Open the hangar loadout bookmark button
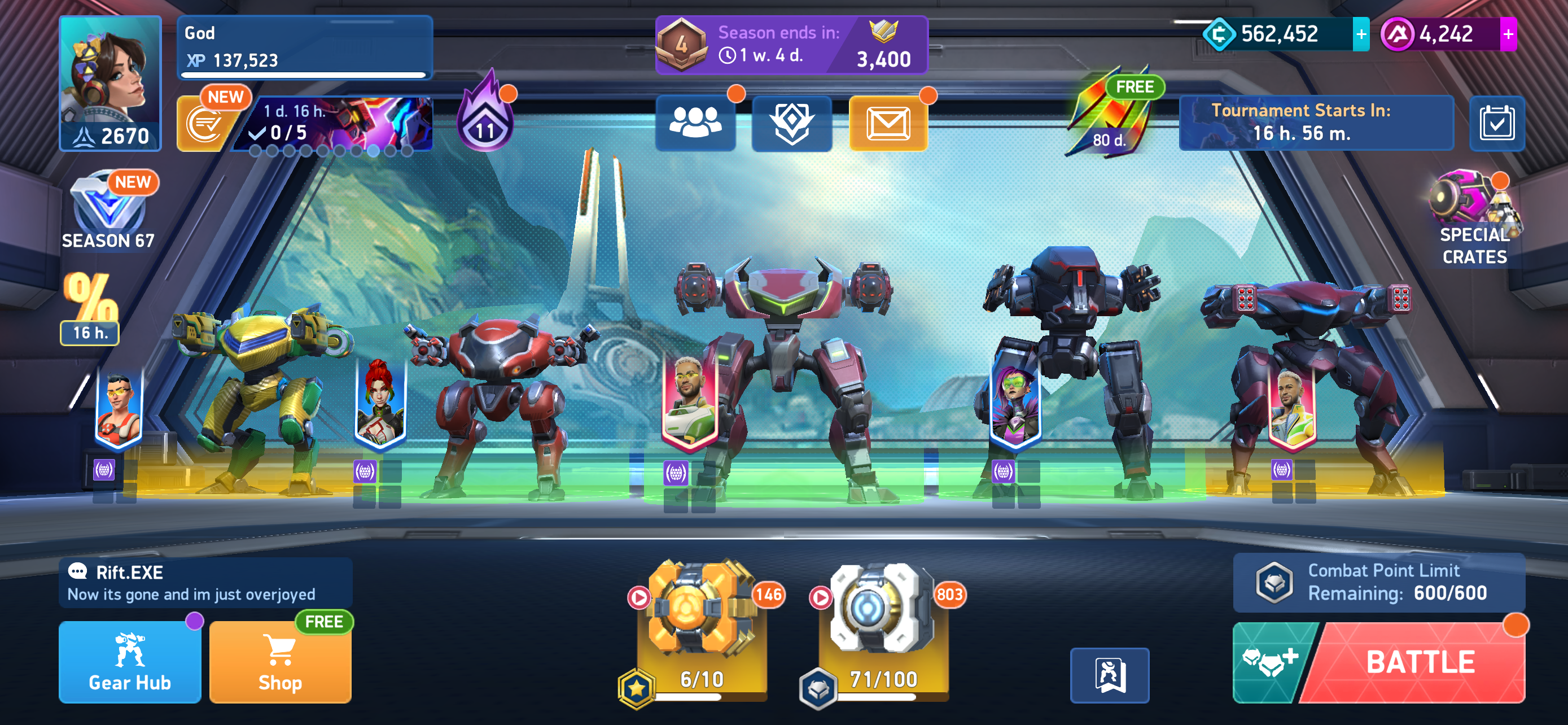Image resolution: width=1568 pixels, height=725 pixels. [1109, 675]
